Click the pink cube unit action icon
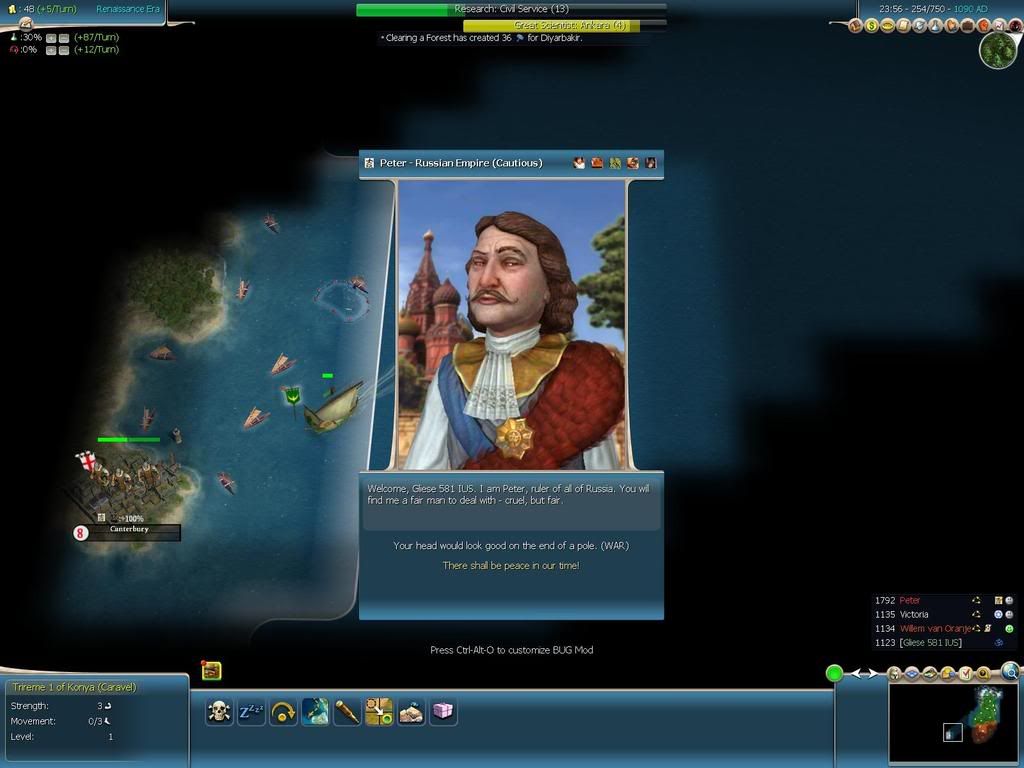Viewport: 1024px width, 768px height. click(x=442, y=711)
